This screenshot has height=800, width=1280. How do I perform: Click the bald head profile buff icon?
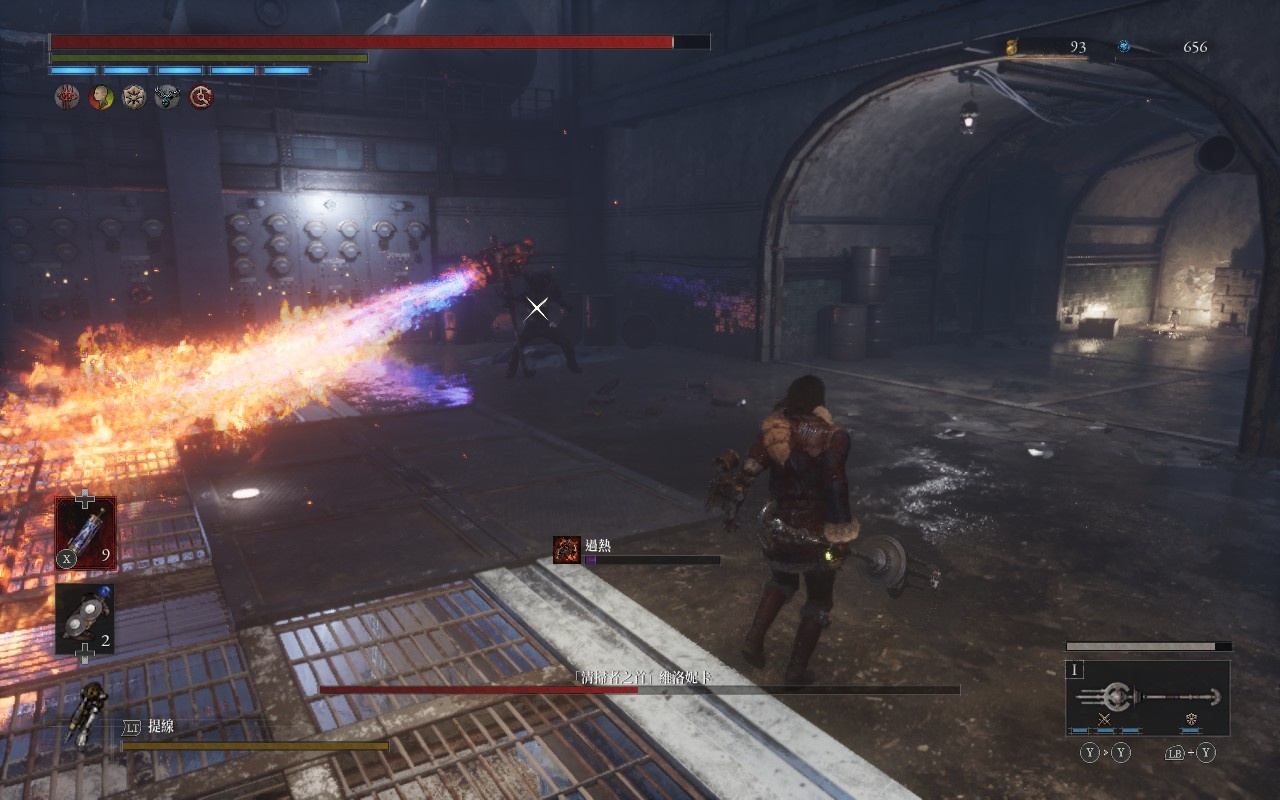click(x=101, y=97)
